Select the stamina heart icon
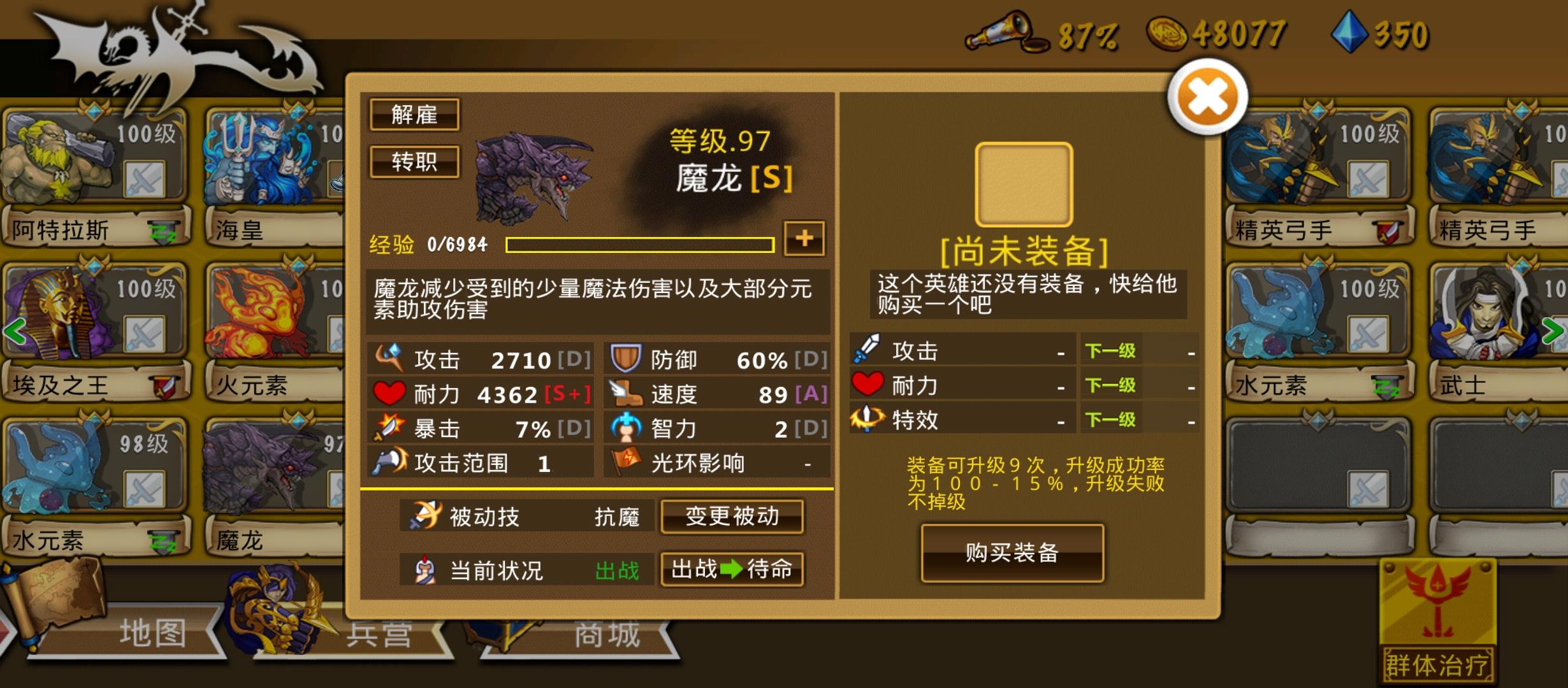 tap(391, 394)
